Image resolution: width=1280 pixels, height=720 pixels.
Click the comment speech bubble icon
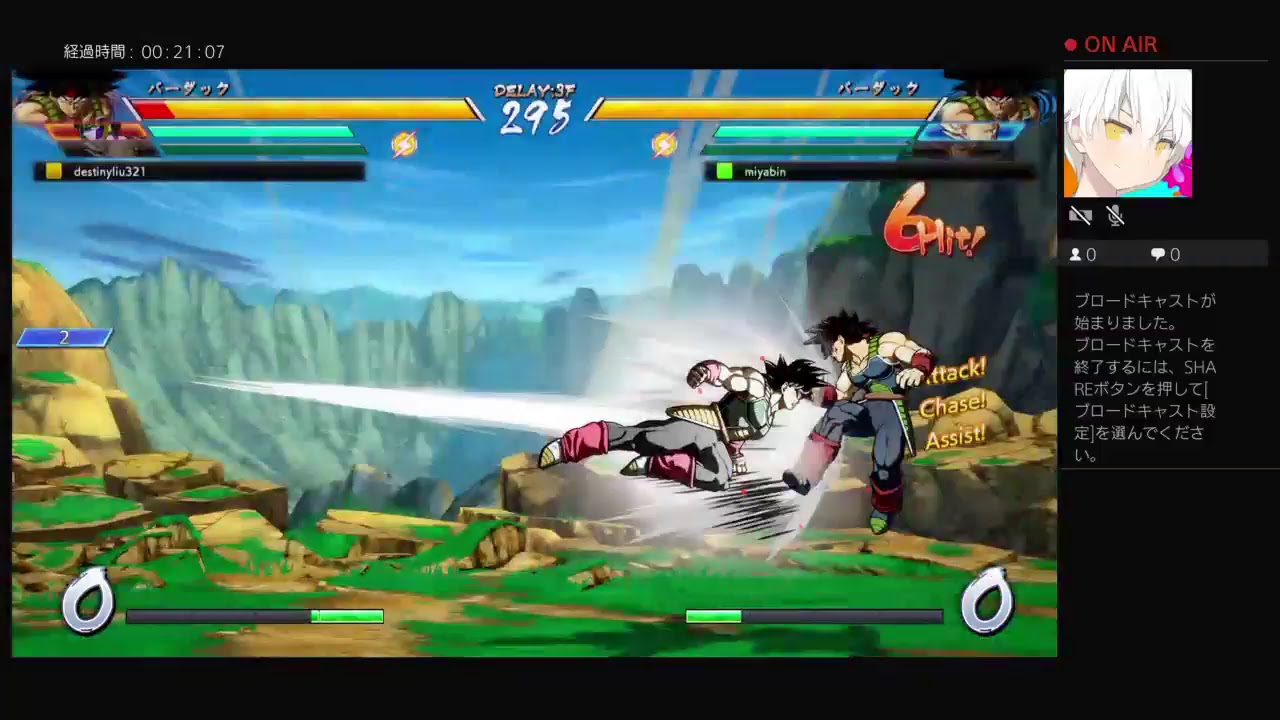(x=1157, y=254)
